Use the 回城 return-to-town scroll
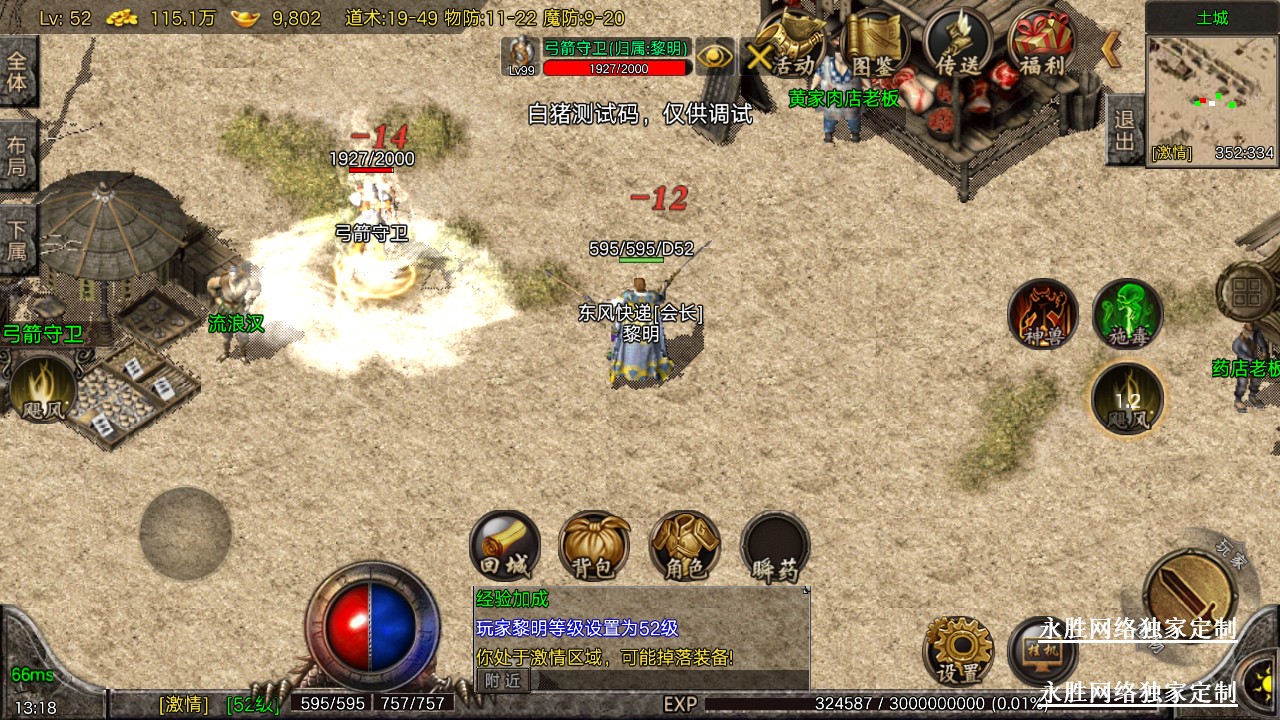1280x720 pixels. point(505,546)
